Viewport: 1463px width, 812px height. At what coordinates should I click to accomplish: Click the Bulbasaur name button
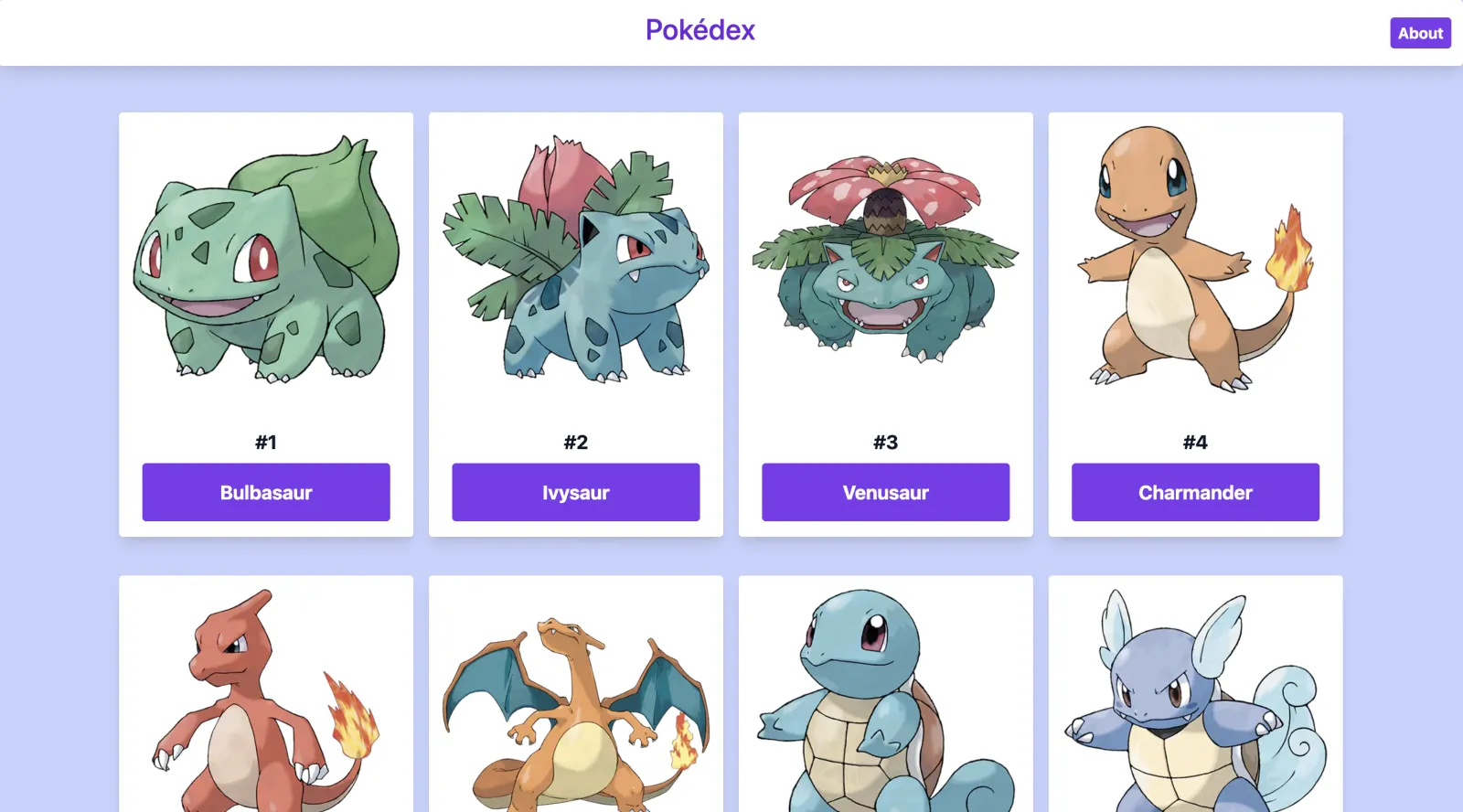[265, 492]
